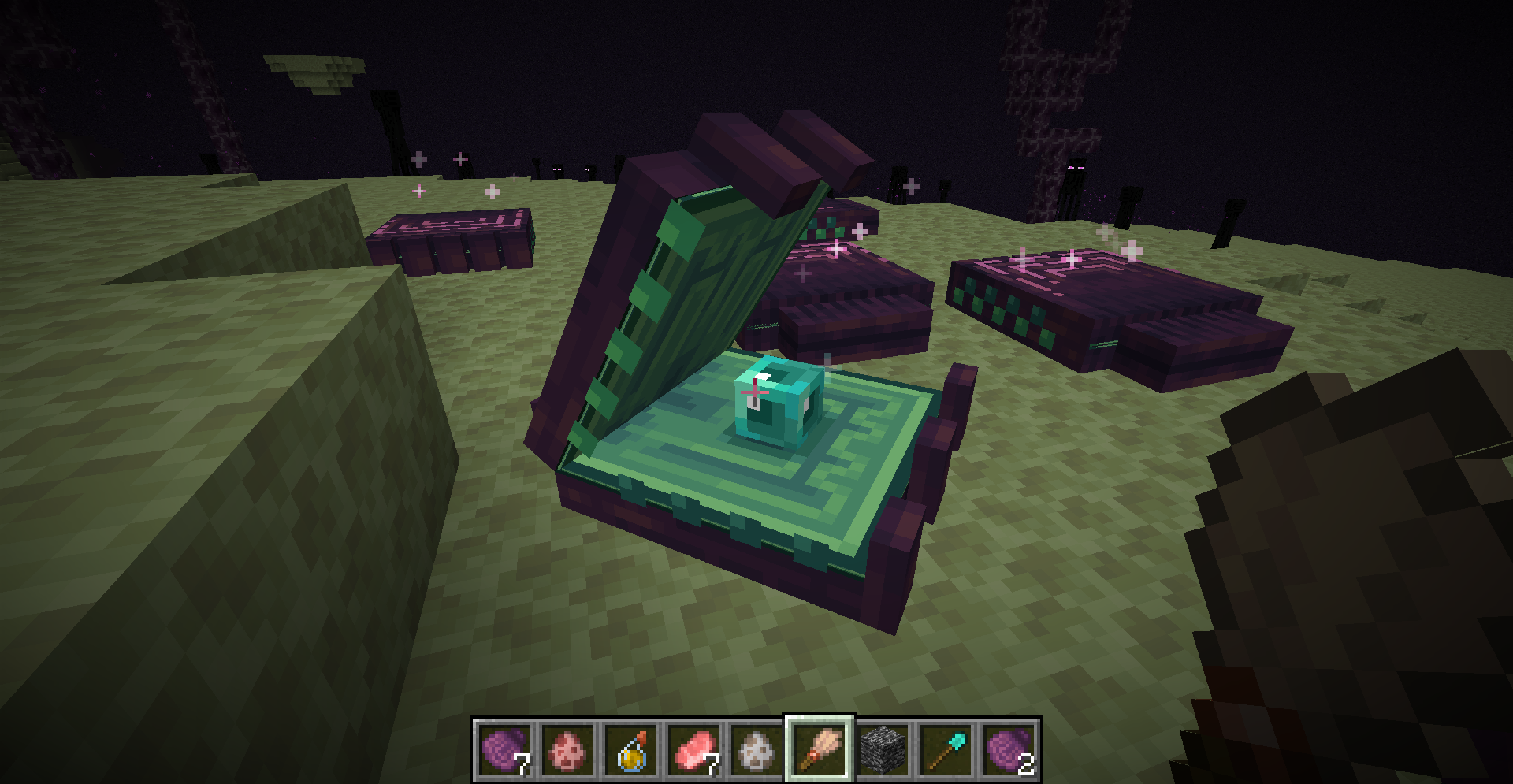The width and height of the screenshot is (1513, 784).
Task: Select the brush in the hotbar
Action: (x=820, y=749)
